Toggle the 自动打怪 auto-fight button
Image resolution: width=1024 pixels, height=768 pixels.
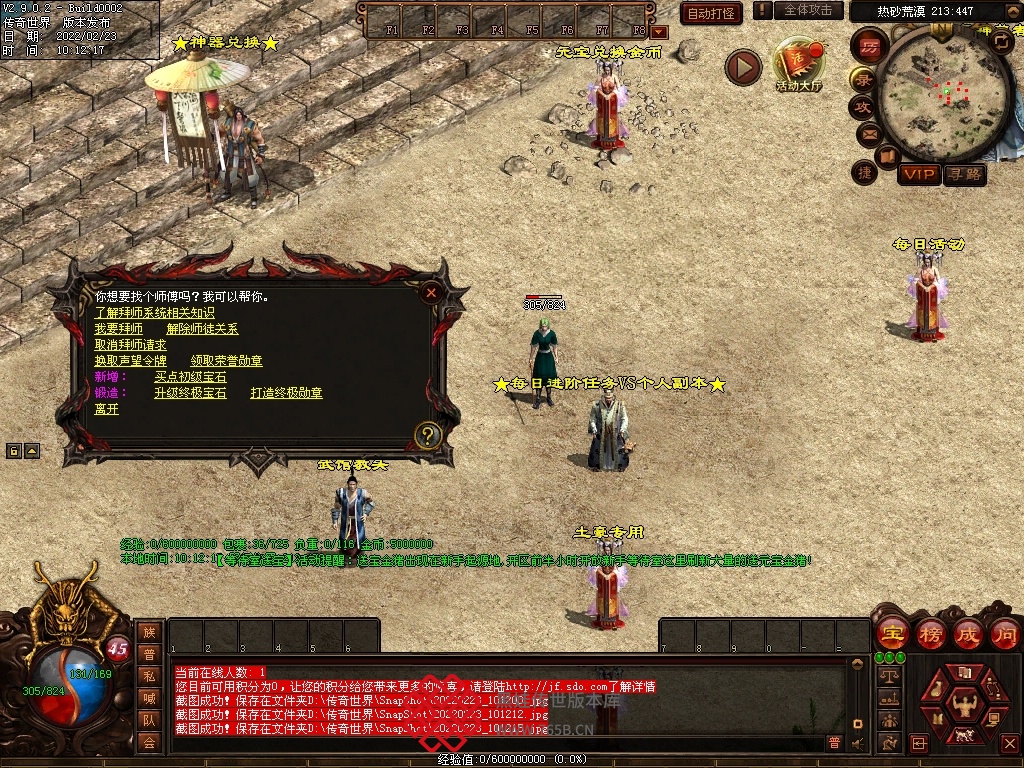(x=711, y=13)
